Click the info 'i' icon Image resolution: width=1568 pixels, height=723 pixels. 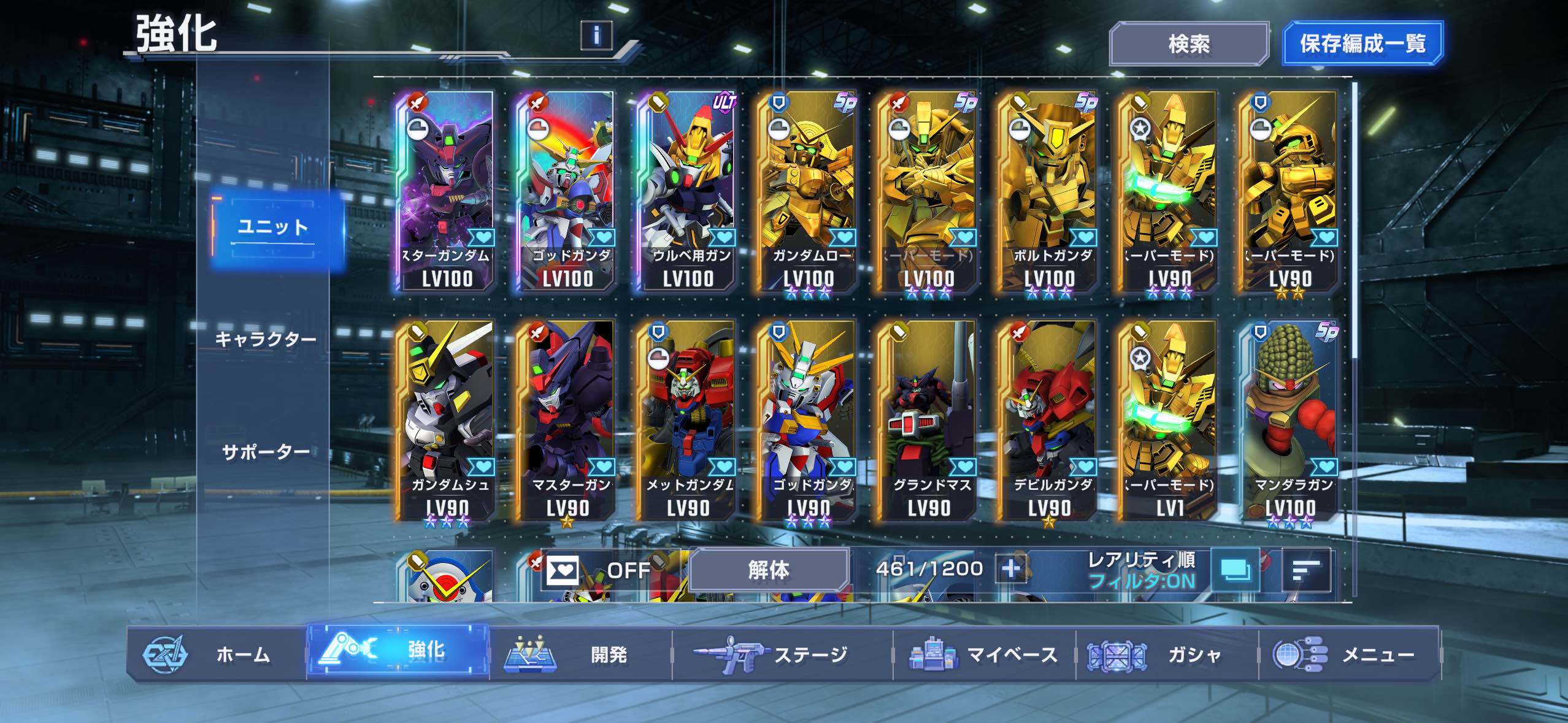point(596,36)
